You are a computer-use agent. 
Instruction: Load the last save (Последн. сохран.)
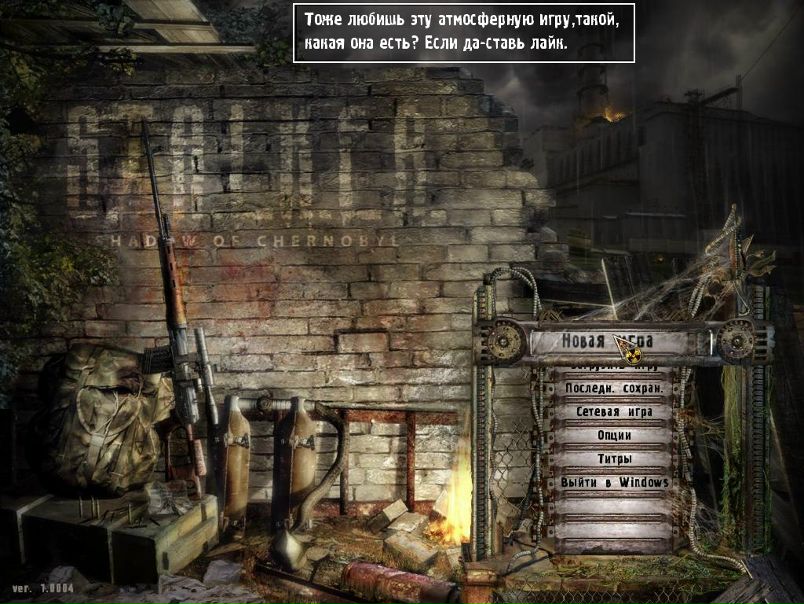tap(614, 388)
